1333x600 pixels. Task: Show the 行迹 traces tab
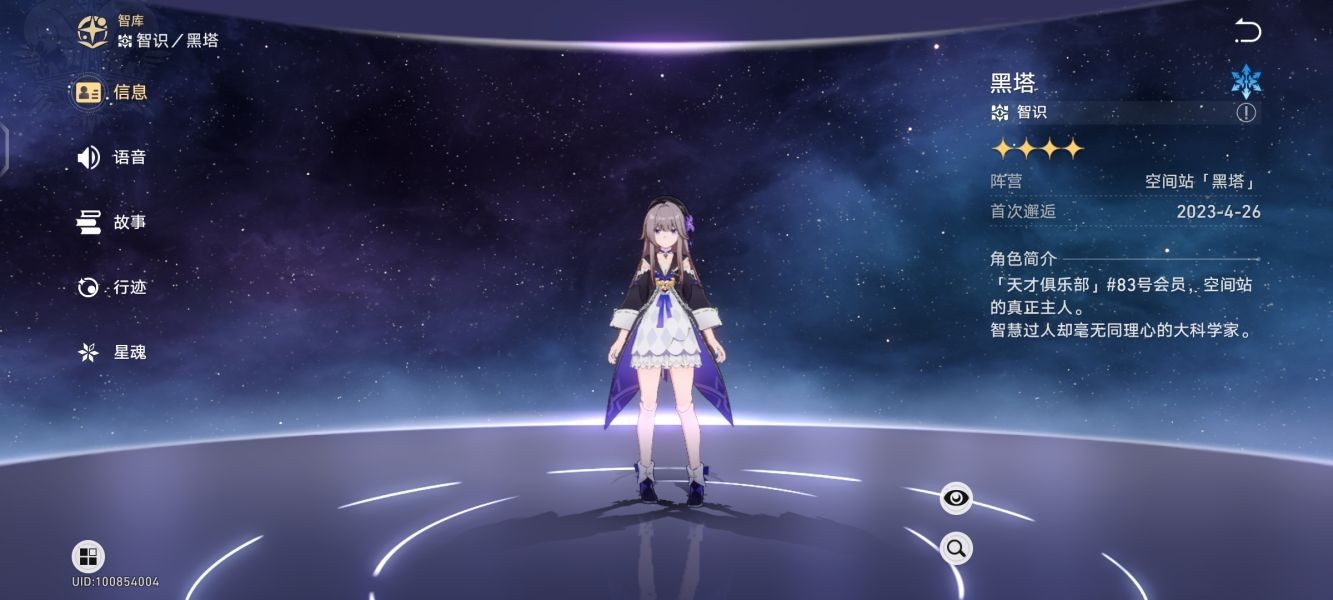coord(112,287)
